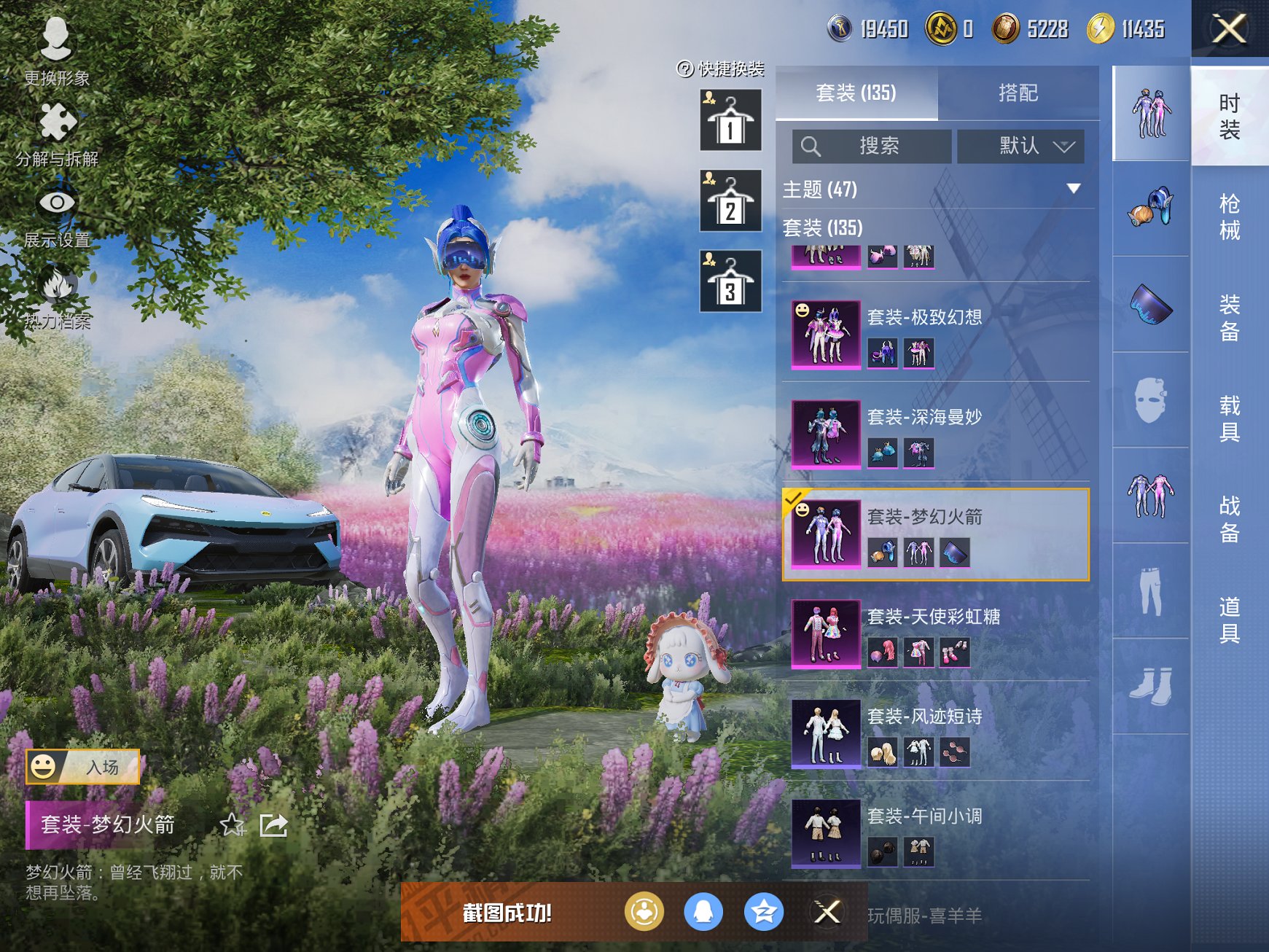Image resolution: width=1269 pixels, height=952 pixels.
Task: Select quick outfit preset 1
Action: (x=730, y=120)
